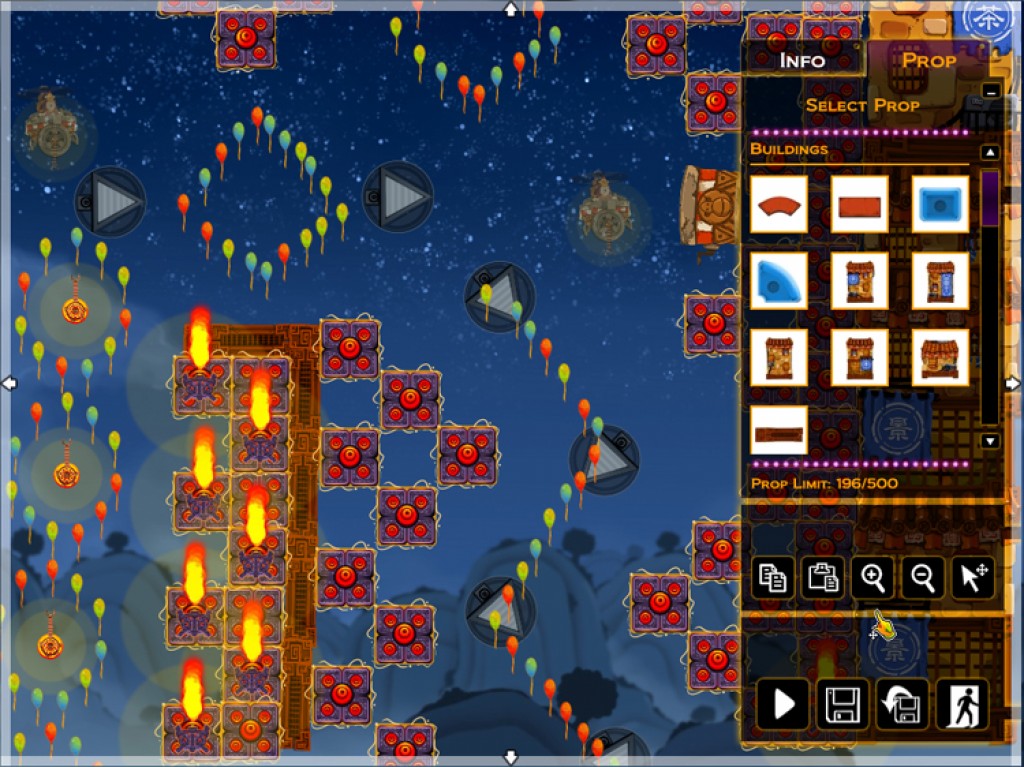Image resolution: width=1024 pixels, height=767 pixels.
Task: Activate the cursor move tool
Action: coord(972,578)
